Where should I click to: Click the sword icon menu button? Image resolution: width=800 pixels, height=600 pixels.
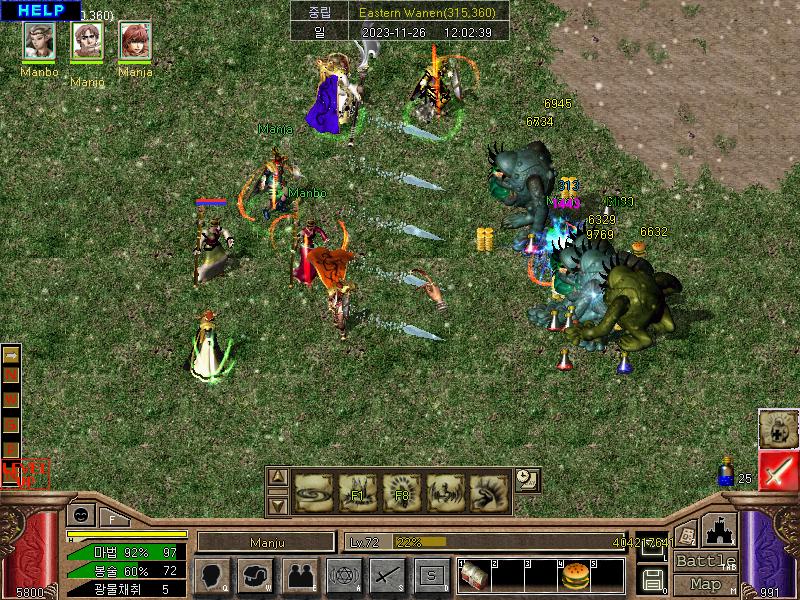386,575
